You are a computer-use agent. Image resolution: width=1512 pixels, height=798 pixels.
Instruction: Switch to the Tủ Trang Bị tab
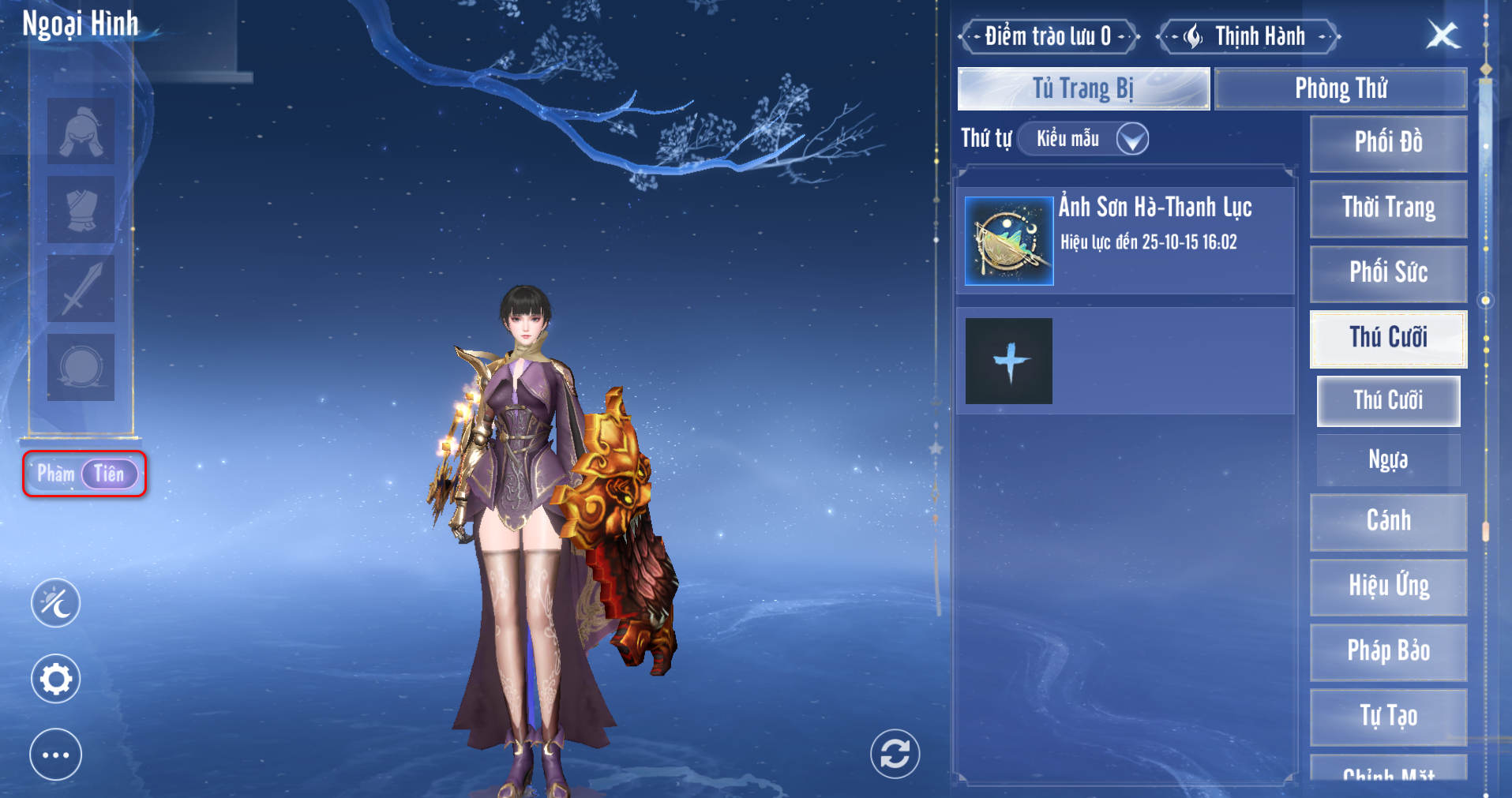(1083, 88)
